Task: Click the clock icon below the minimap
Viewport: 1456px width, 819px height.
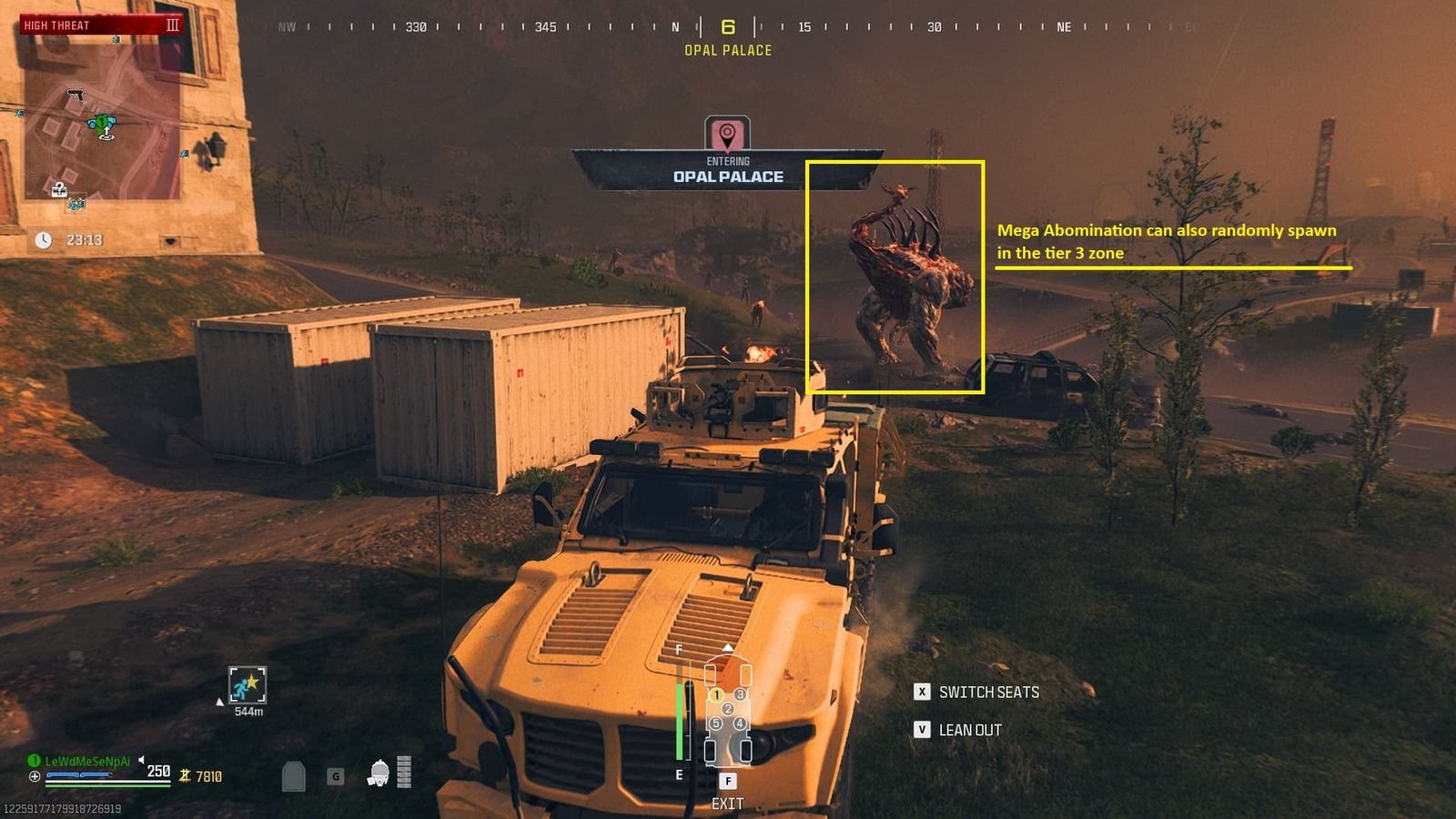Action: pyautogui.click(x=44, y=239)
